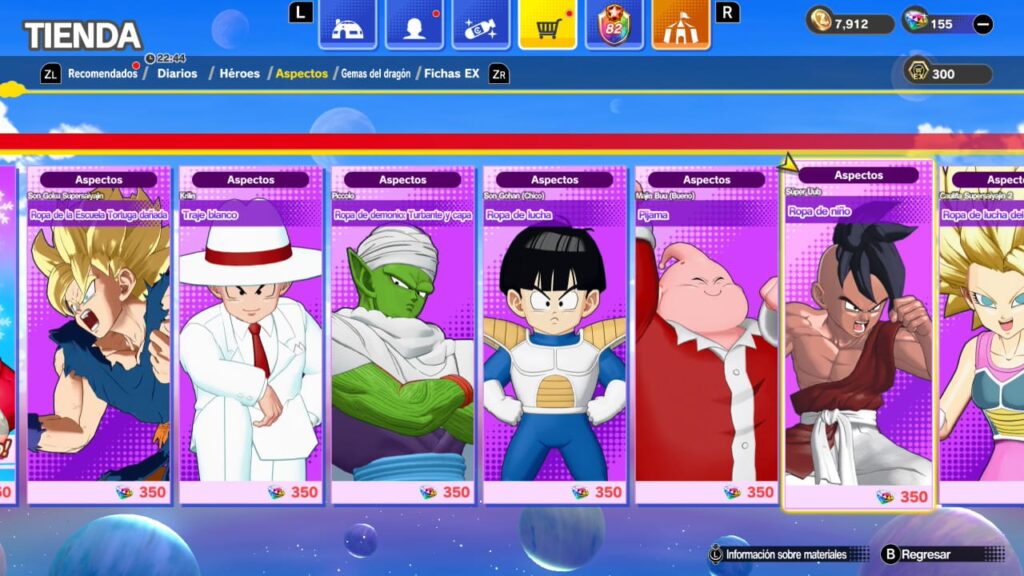The width and height of the screenshot is (1024, 576).
Task: Open the character profile silhouette icon
Action: [414, 25]
